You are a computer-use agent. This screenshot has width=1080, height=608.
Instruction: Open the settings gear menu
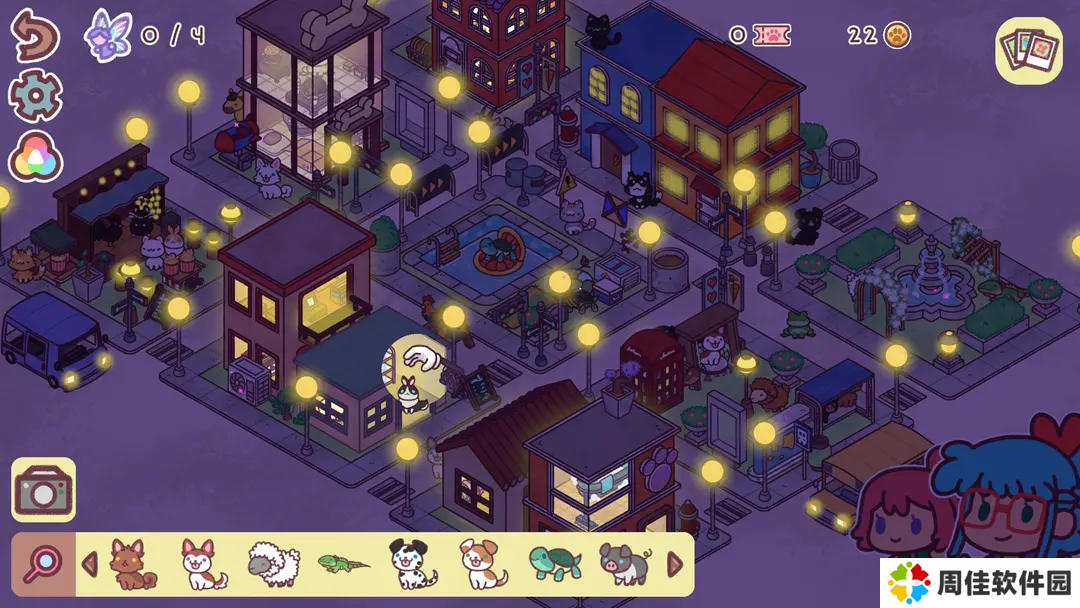point(35,96)
